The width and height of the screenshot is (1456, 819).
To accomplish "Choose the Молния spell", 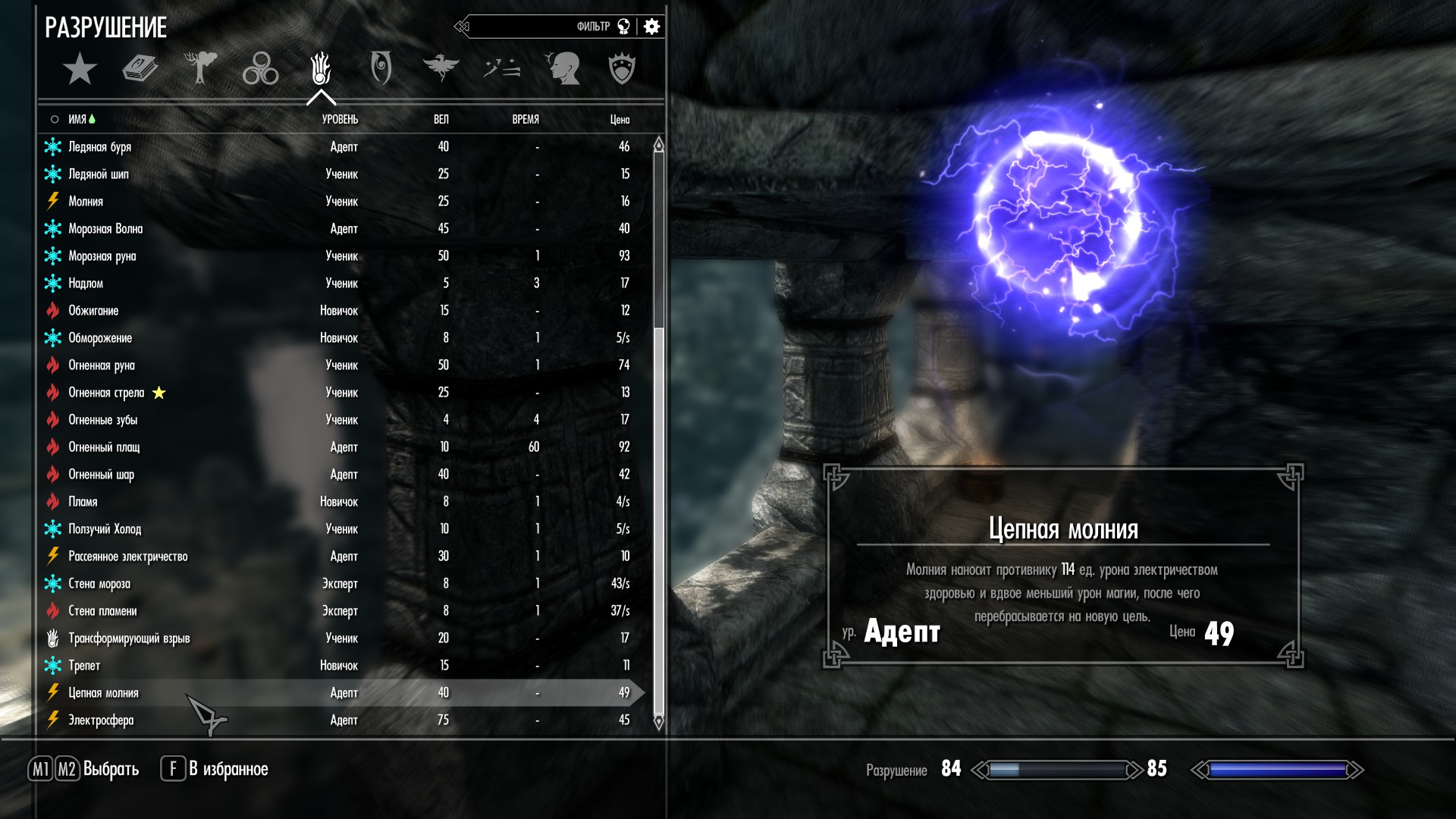I will pyautogui.click(x=86, y=201).
